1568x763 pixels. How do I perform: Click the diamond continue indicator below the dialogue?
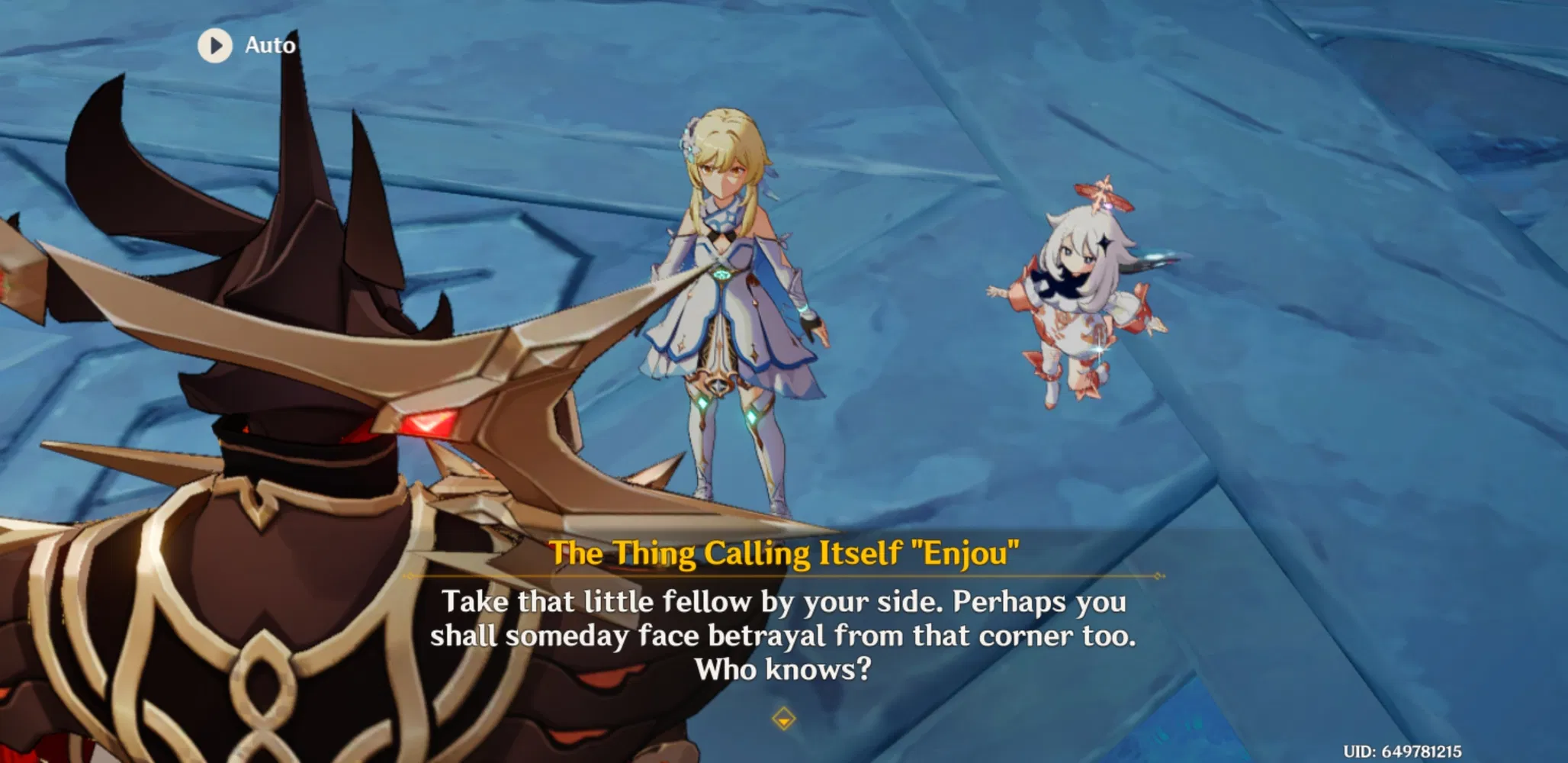tap(784, 718)
